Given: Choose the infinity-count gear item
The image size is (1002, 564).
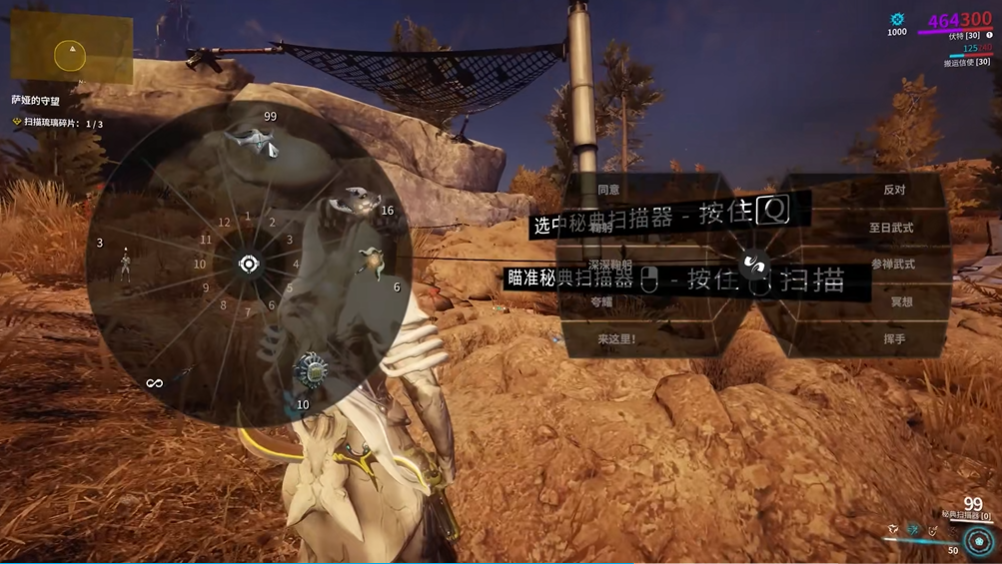Looking at the screenshot, I should (154, 383).
